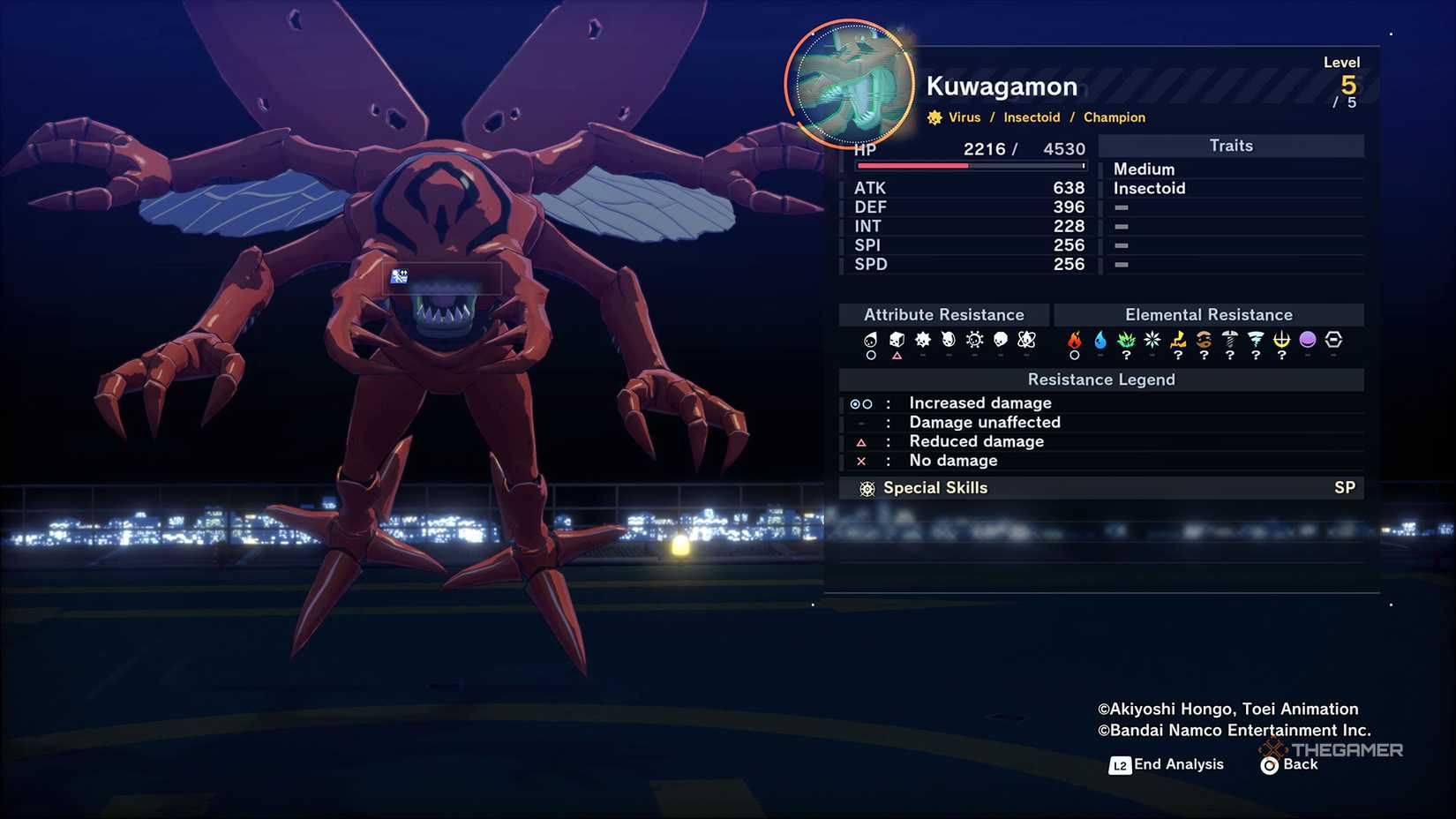
Task: Click the Special Skills gear icon
Action: click(x=868, y=487)
